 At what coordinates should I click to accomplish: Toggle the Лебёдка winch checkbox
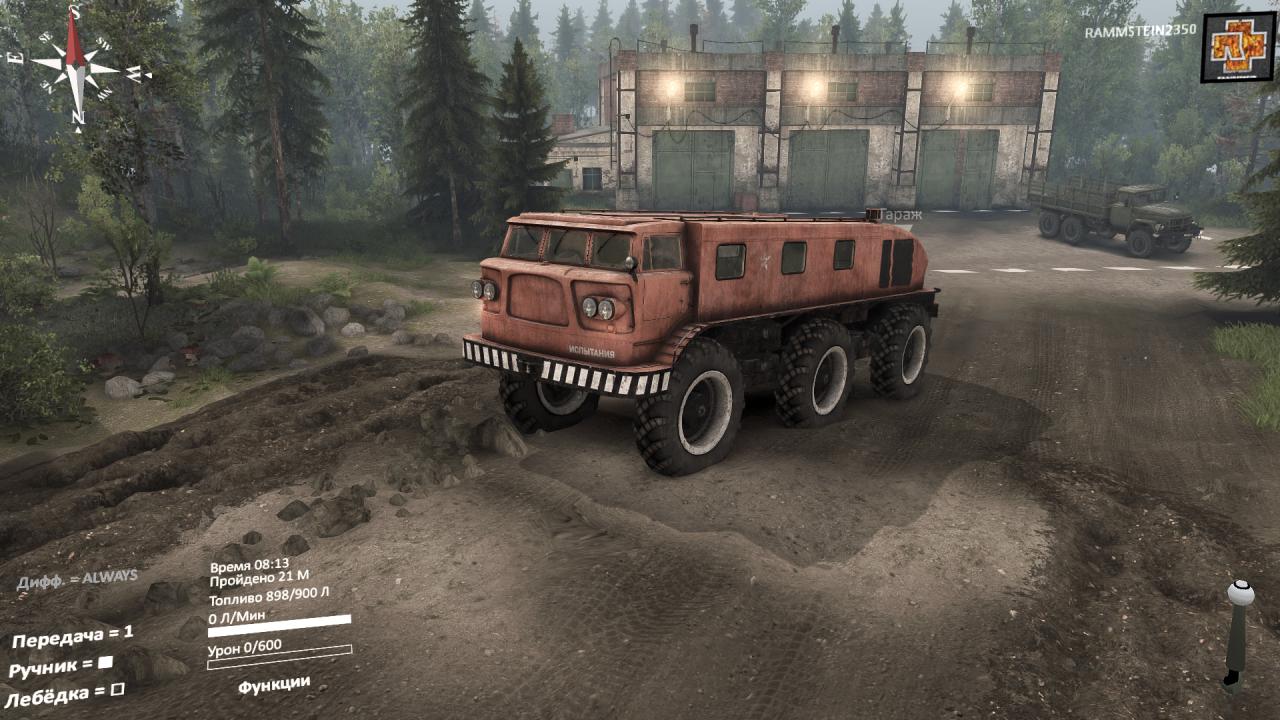[117, 689]
